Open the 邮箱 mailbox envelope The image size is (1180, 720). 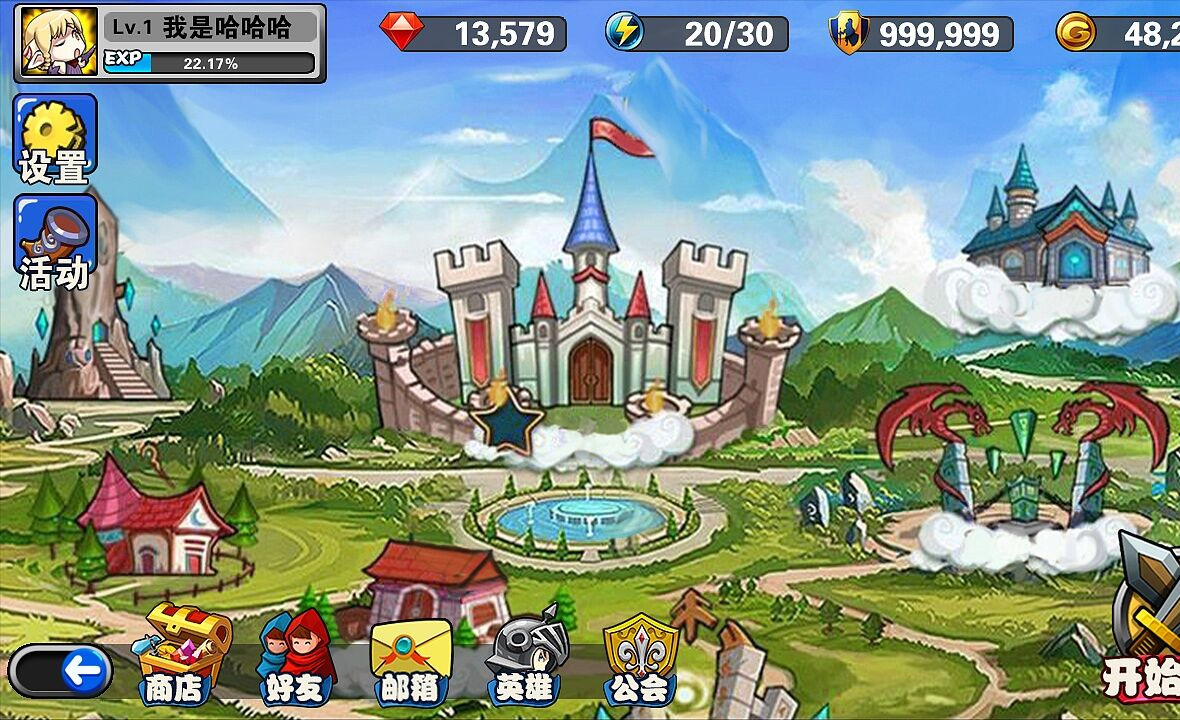[410, 655]
